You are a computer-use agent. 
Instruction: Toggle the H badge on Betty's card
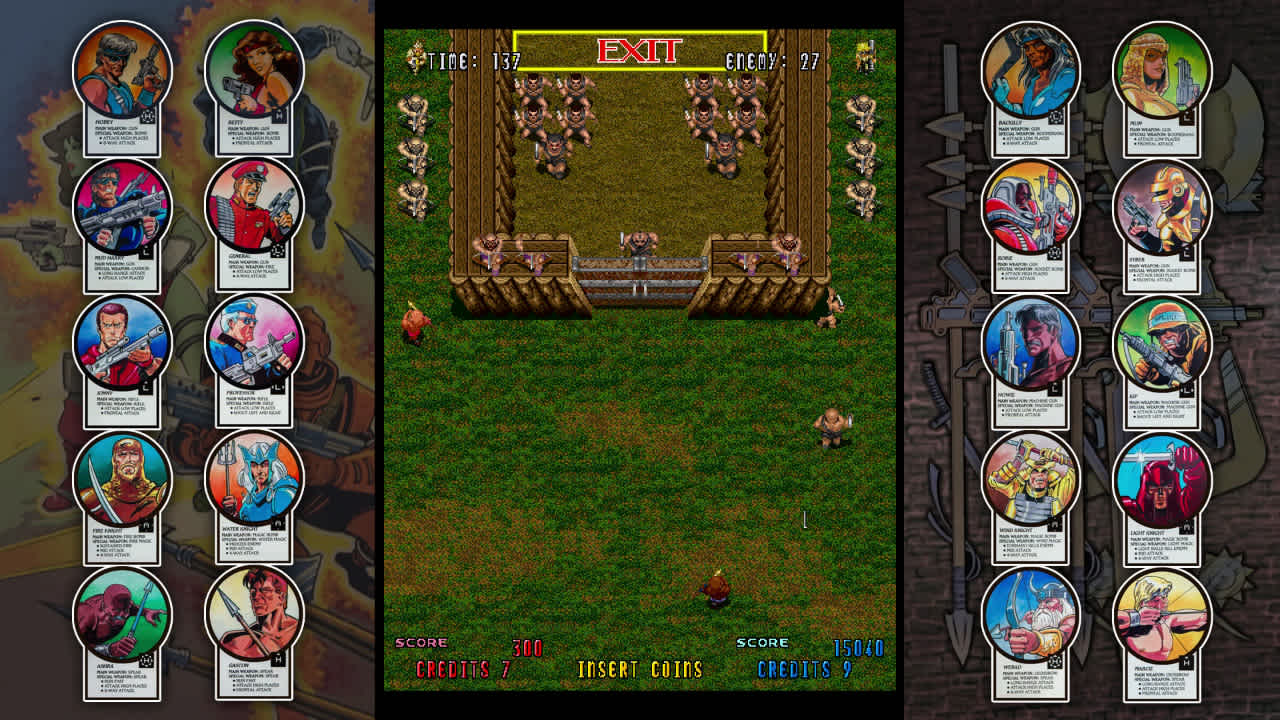click(278, 116)
